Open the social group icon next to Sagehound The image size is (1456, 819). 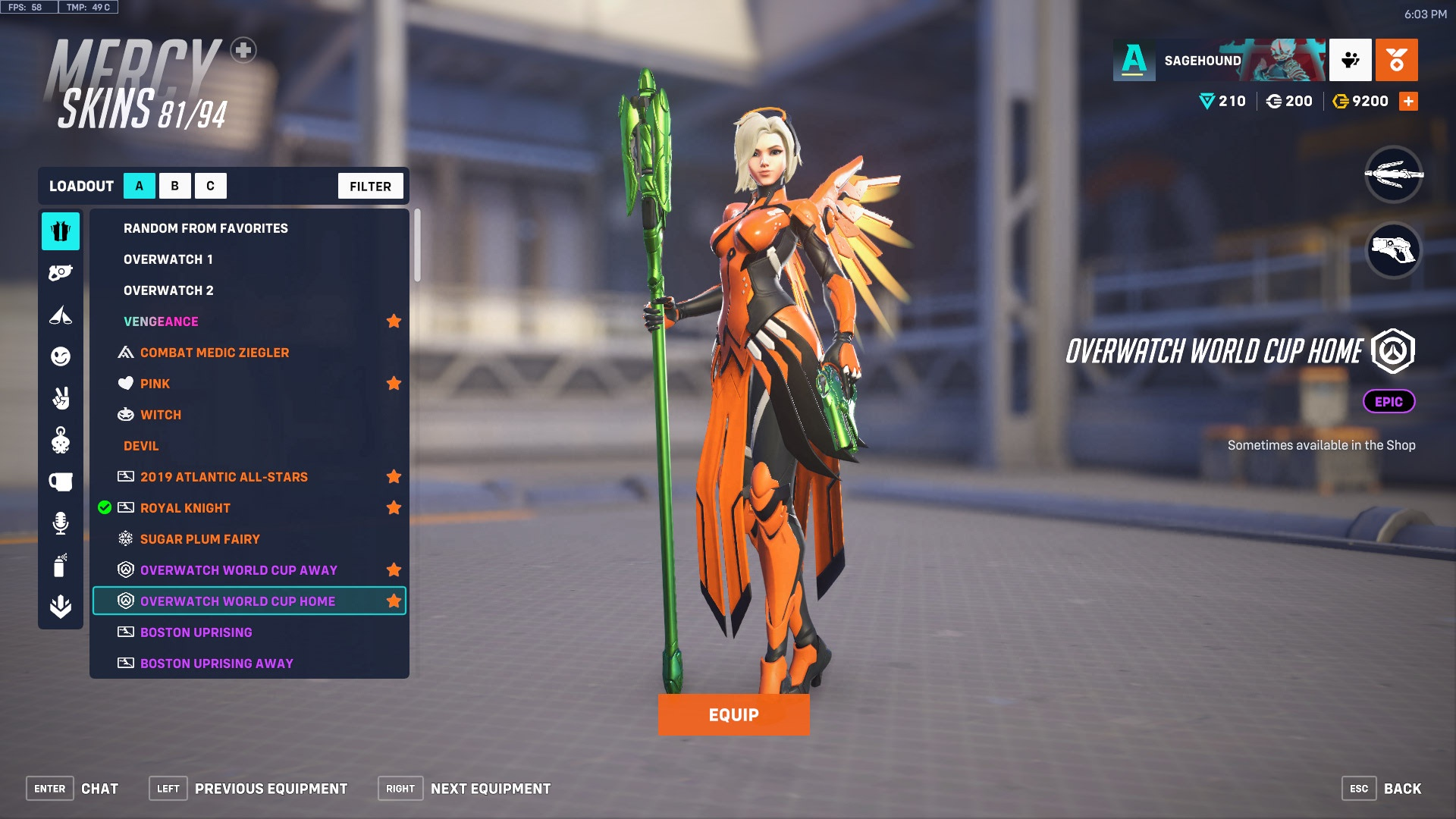[x=1350, y=61]
